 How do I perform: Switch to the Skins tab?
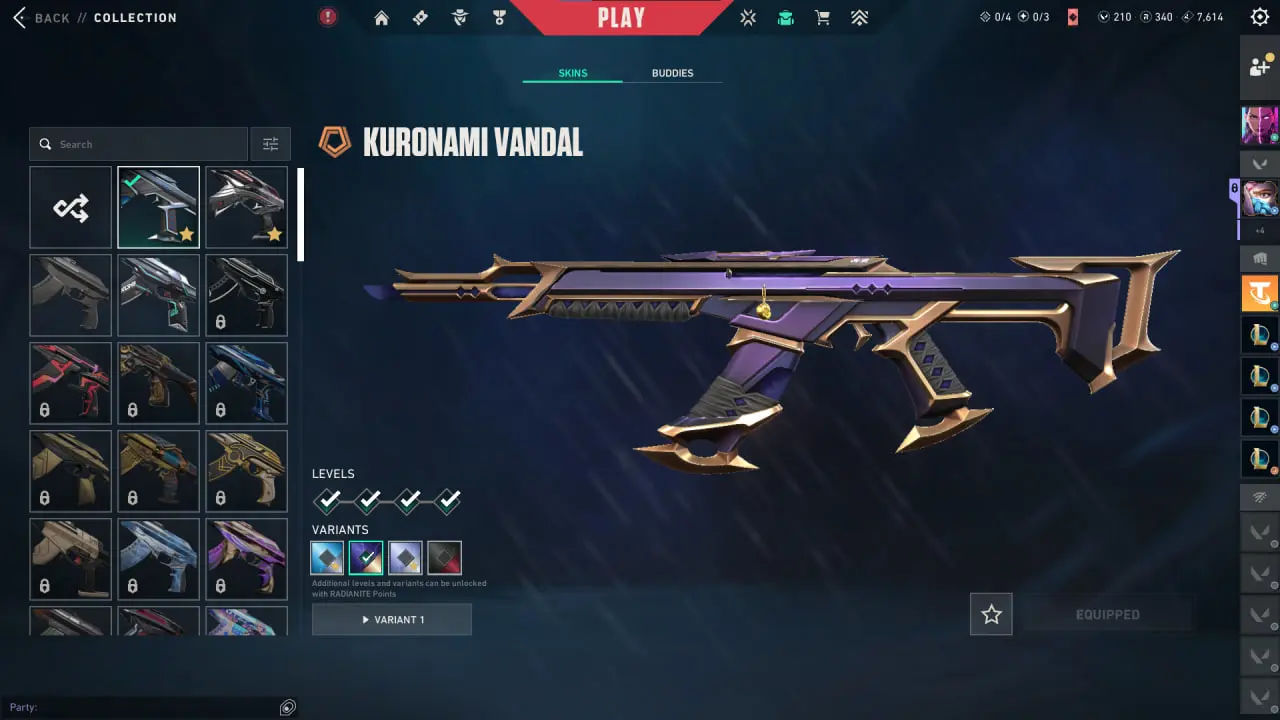click(572, 73)
